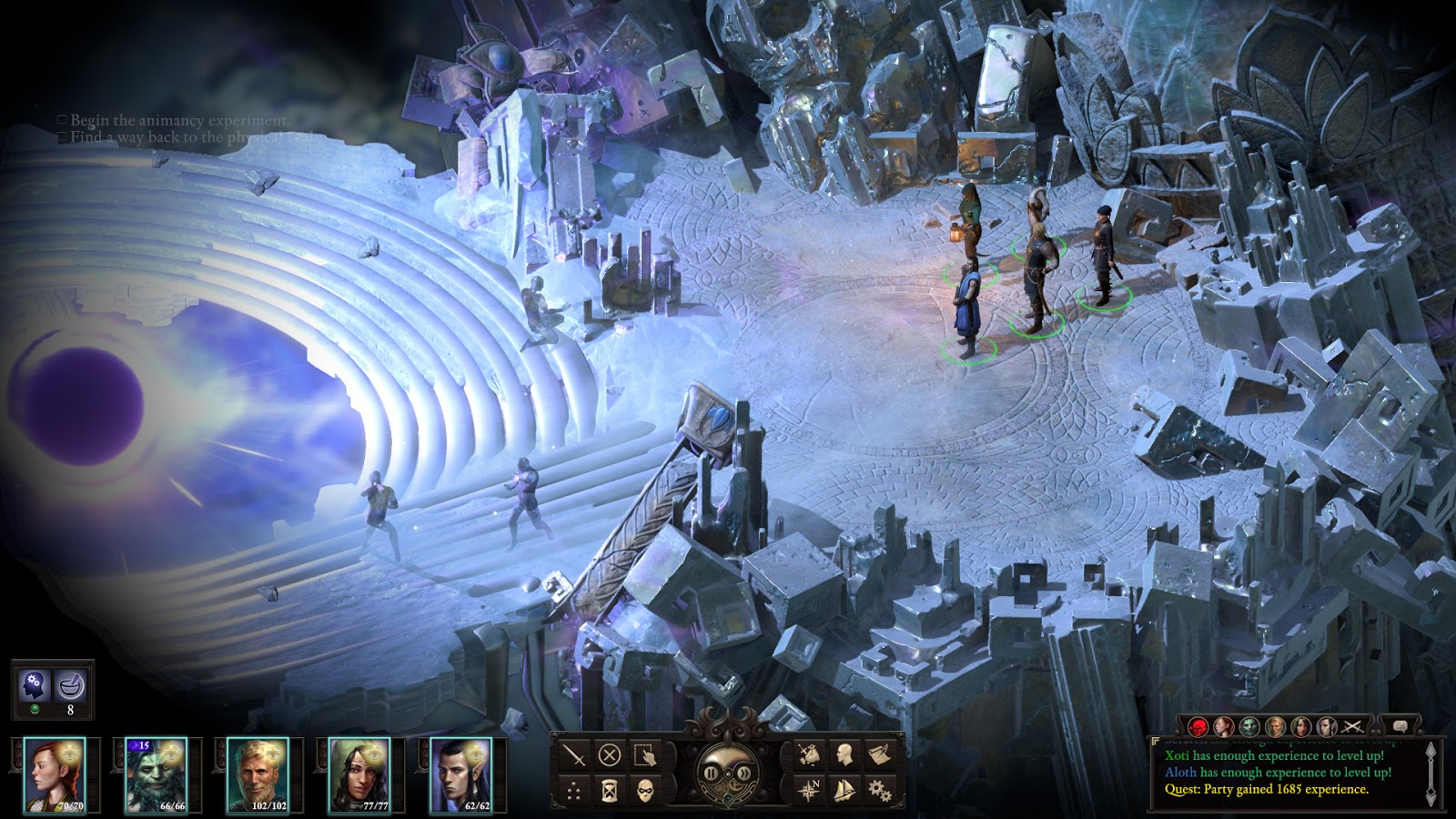The height and width of the screenshot is (819, 1456).
Task: Pause the game from the center dial
Action: pyautogui.click(x=712, y=774)
